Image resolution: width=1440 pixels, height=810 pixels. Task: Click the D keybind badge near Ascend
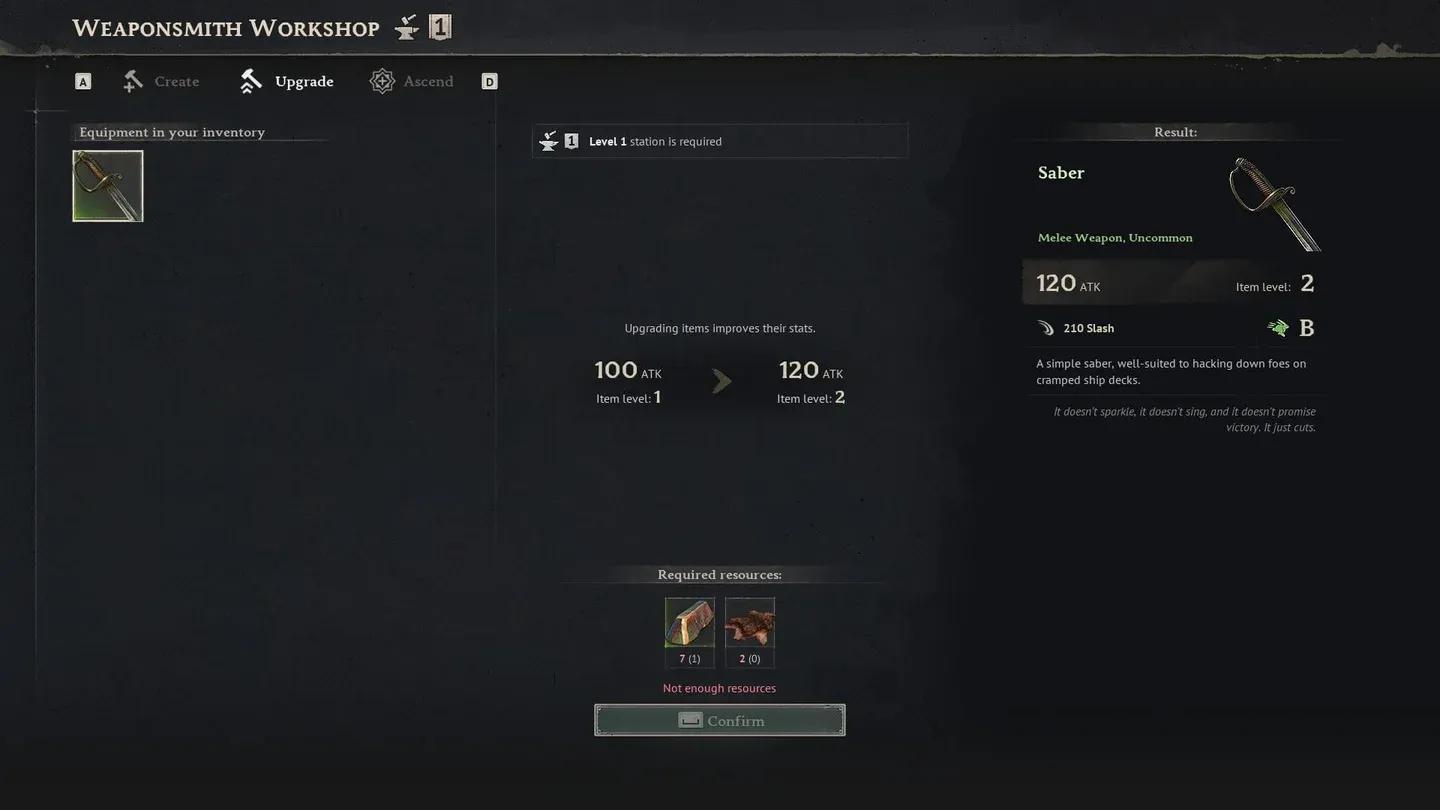(489, 80)
